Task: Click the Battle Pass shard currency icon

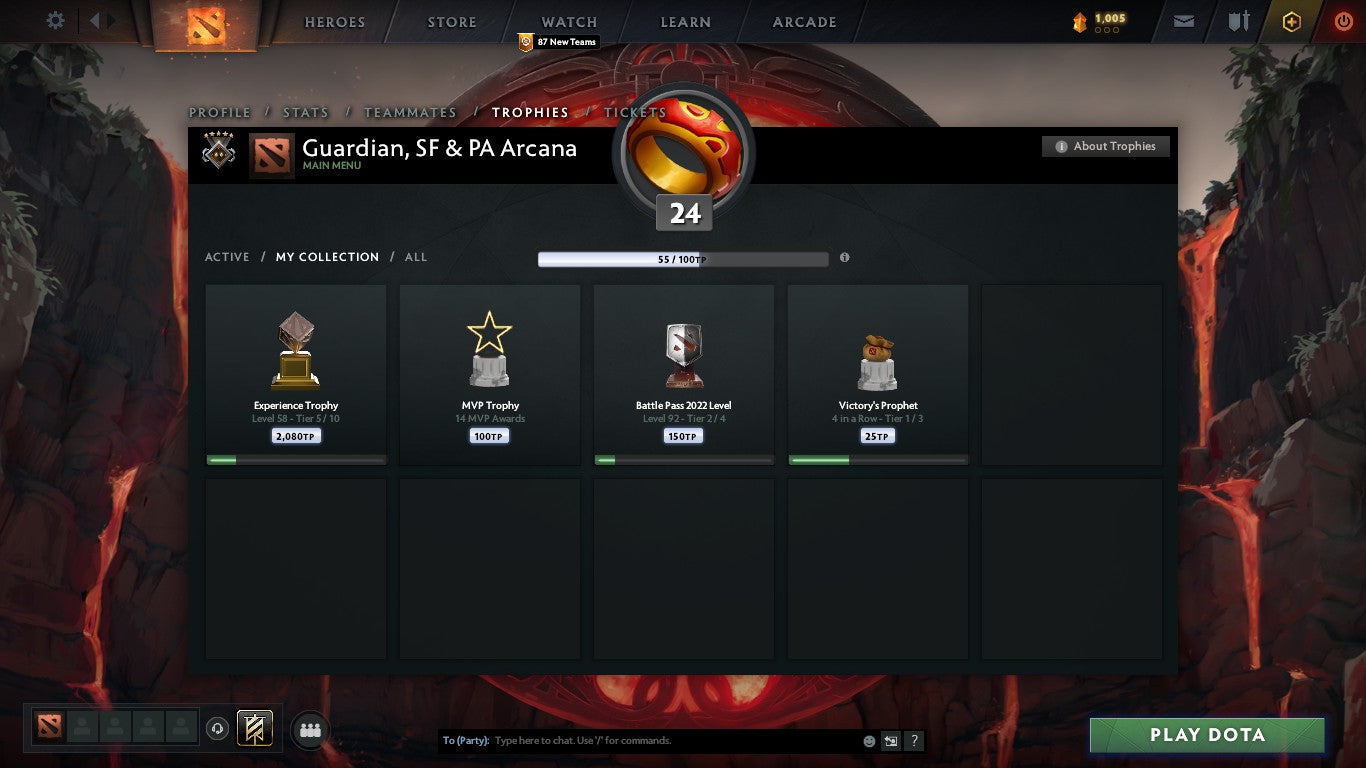Action: (1081, 18)
